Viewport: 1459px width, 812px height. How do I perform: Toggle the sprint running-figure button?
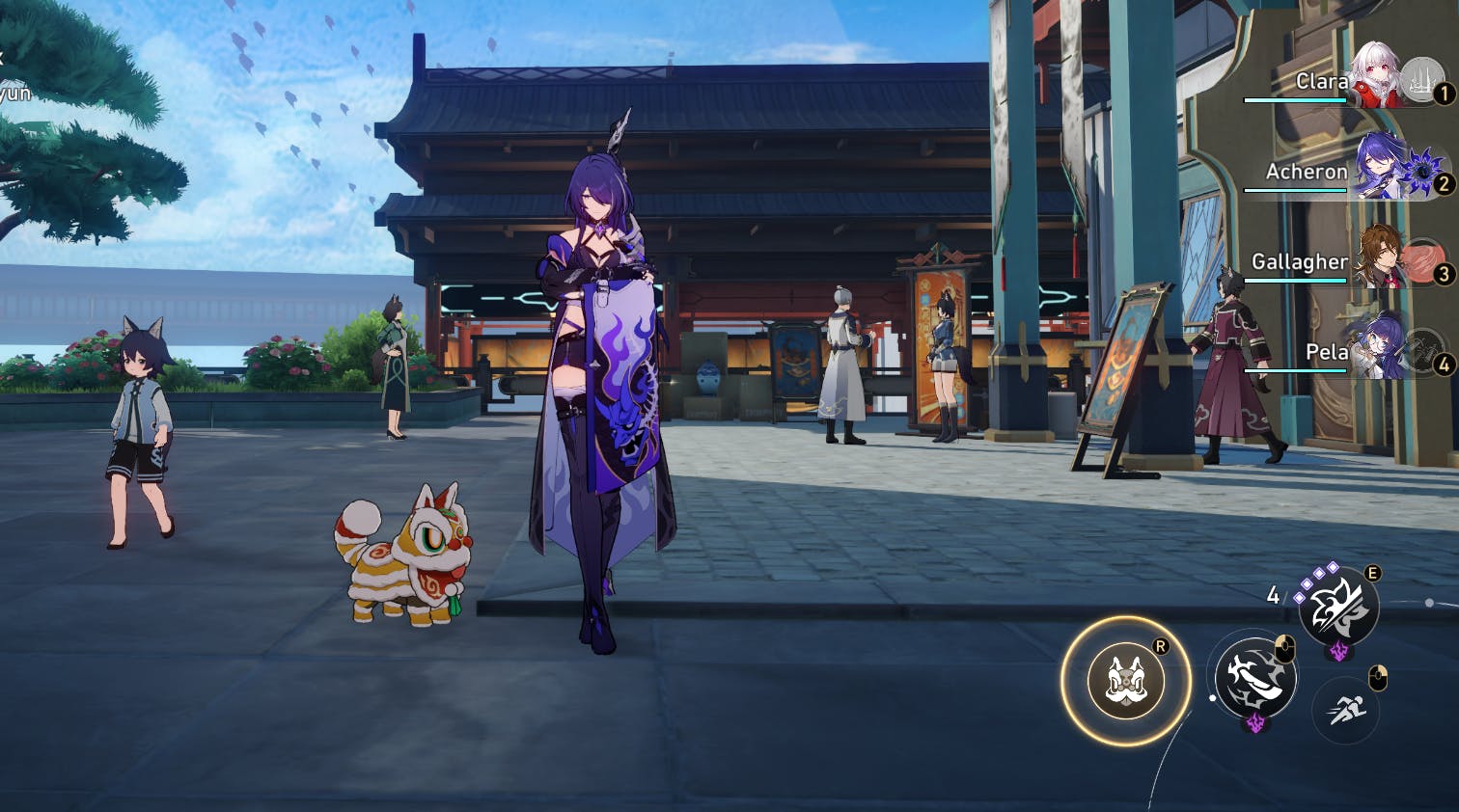click(x=1345, y=710)
